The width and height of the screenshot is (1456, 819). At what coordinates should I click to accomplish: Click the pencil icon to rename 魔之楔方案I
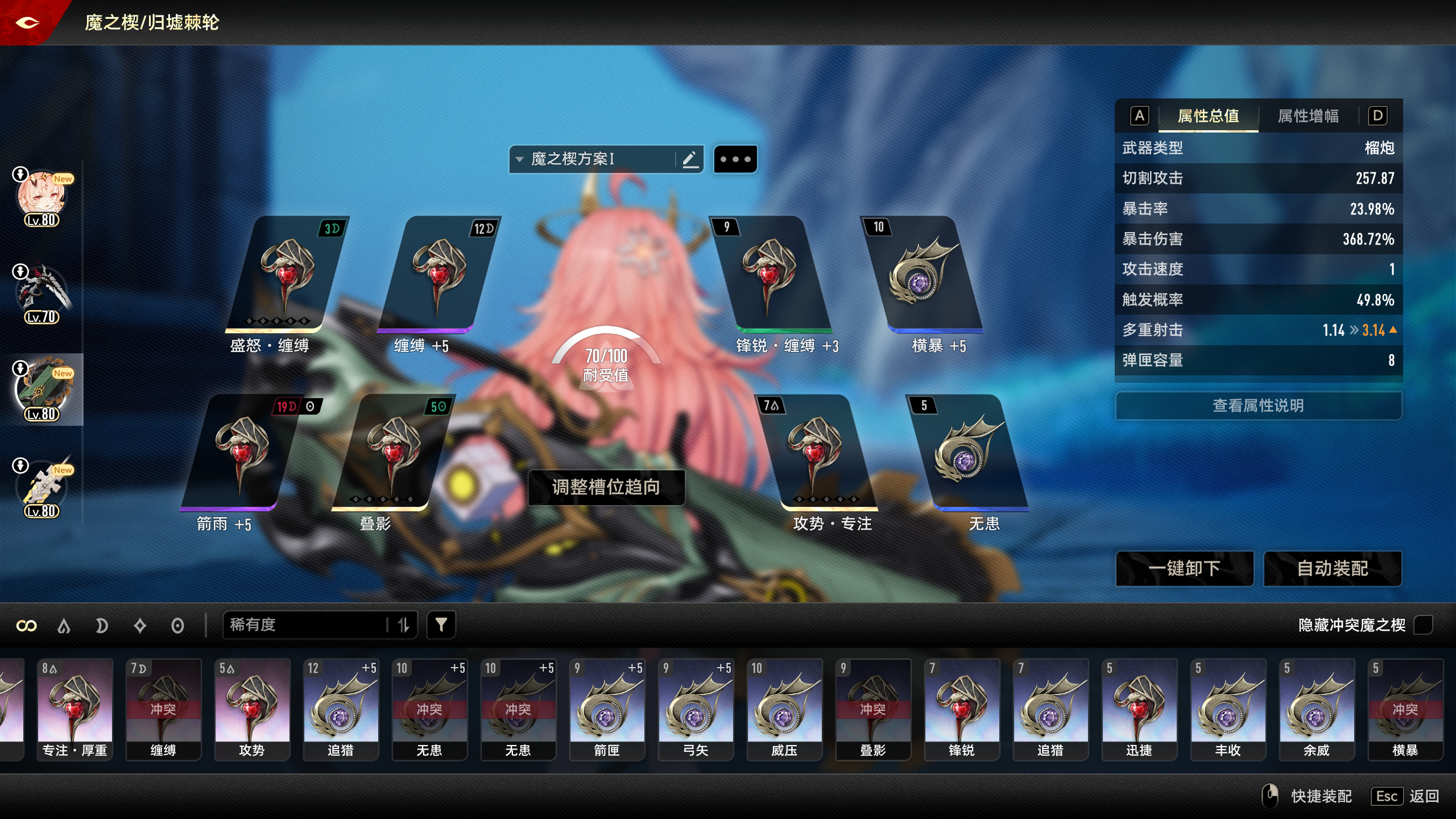pyautogui.click(x=690, y=159)
